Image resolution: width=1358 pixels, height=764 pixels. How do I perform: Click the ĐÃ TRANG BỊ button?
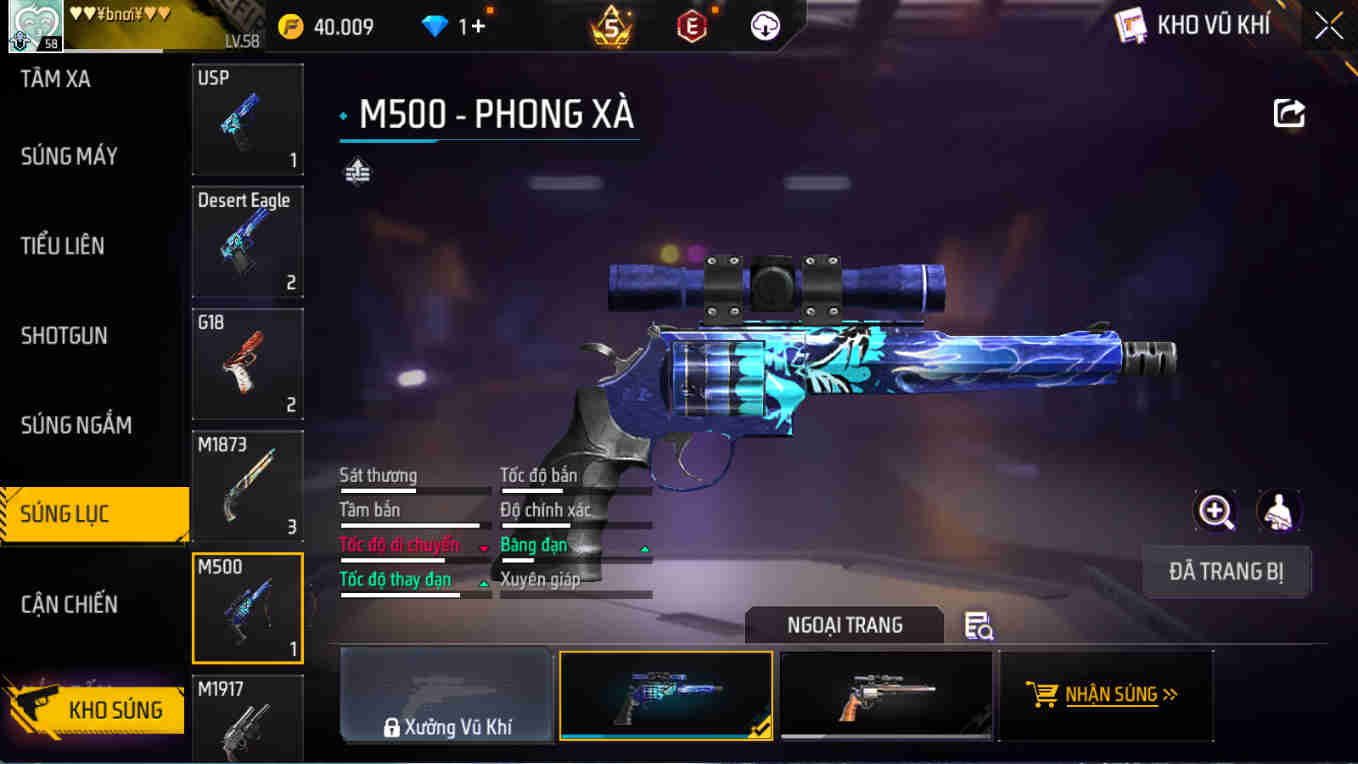pos(1226,571)
